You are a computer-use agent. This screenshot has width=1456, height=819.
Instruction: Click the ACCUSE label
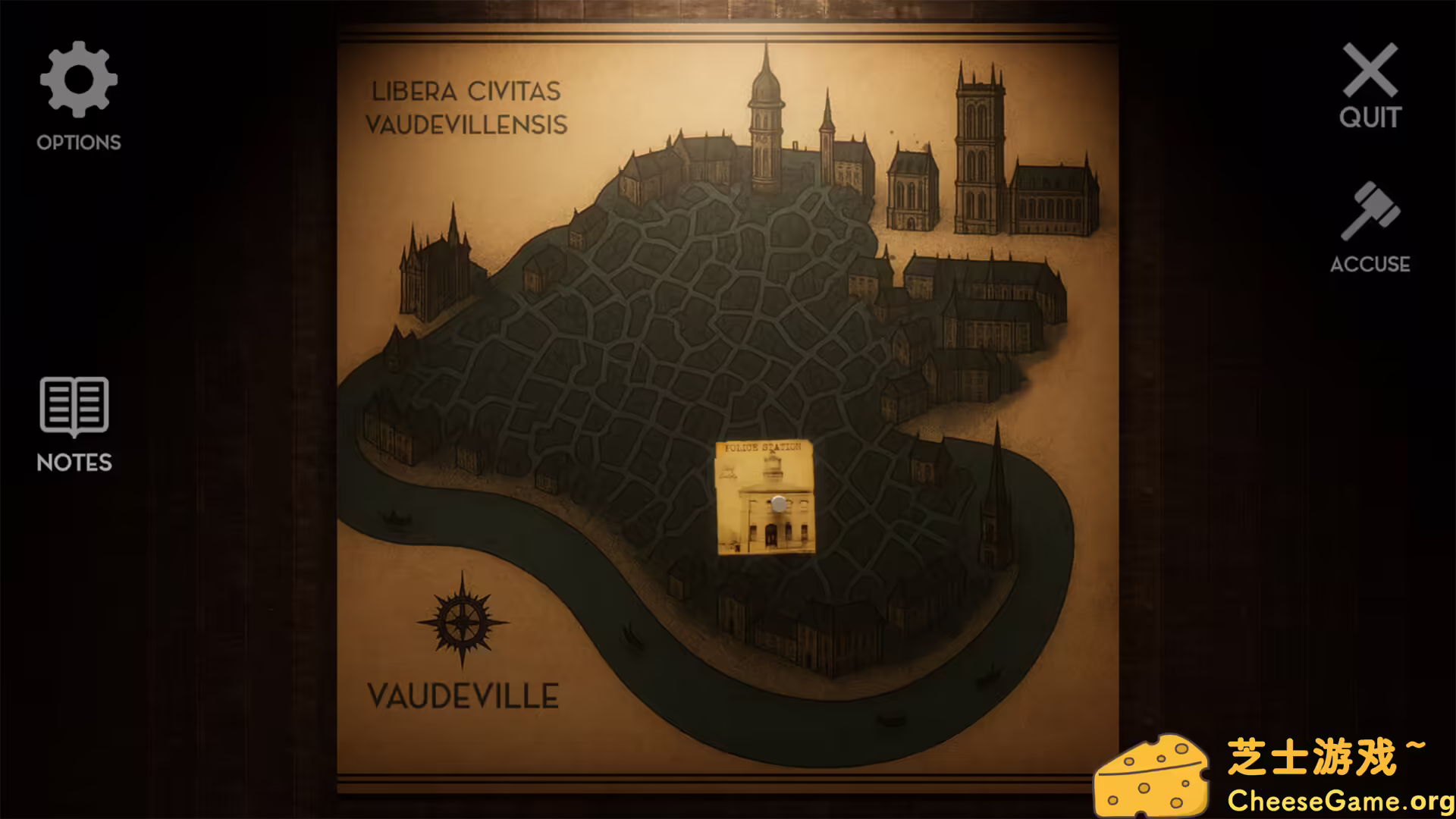pos(1370,264)
